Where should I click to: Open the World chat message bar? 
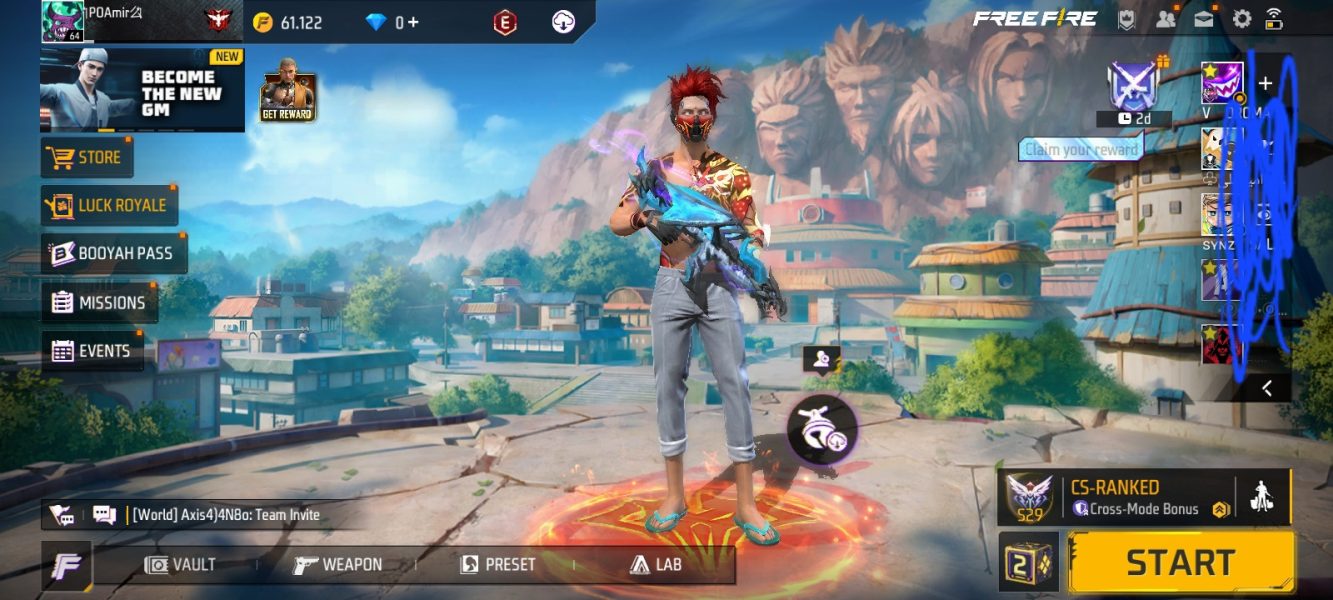pos(220,515)
